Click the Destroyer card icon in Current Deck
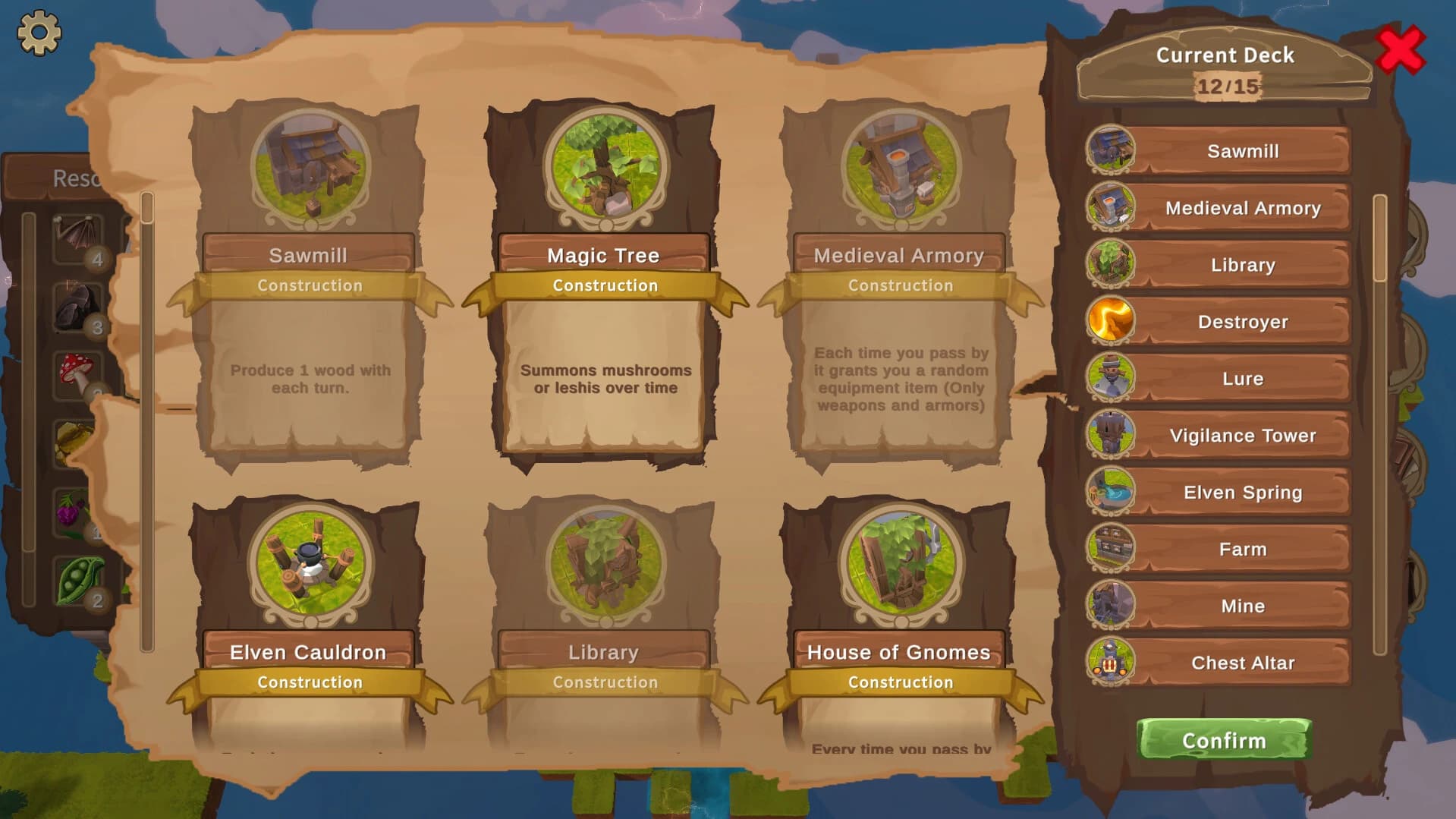Image resolution: width=1456 pixels, height=819 pixels. (1110, 321)
